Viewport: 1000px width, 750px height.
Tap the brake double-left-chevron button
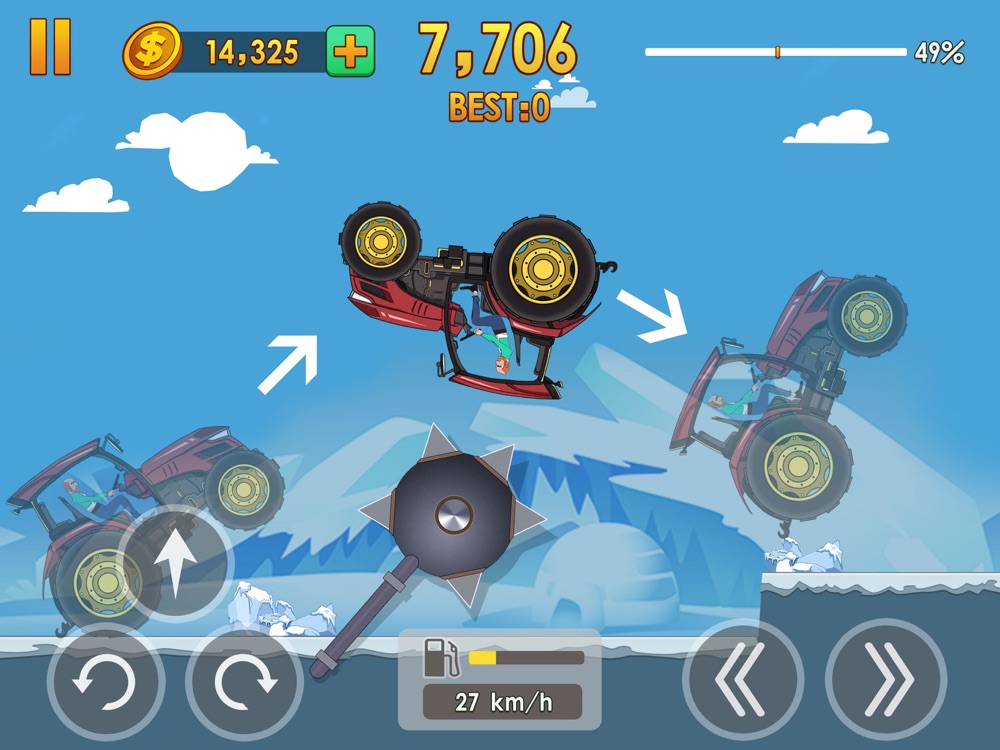pyautogui.click(x=742, y=679)
